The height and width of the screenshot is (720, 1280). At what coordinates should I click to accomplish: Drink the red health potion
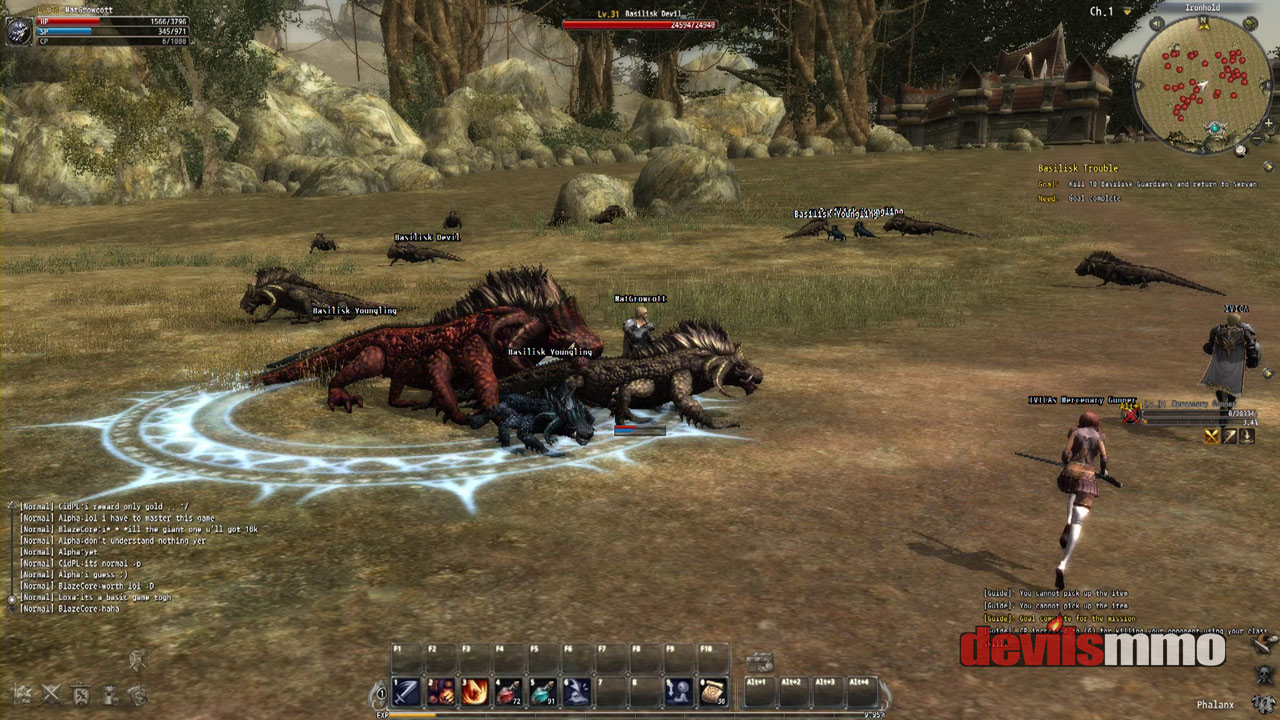coord(508,691)
